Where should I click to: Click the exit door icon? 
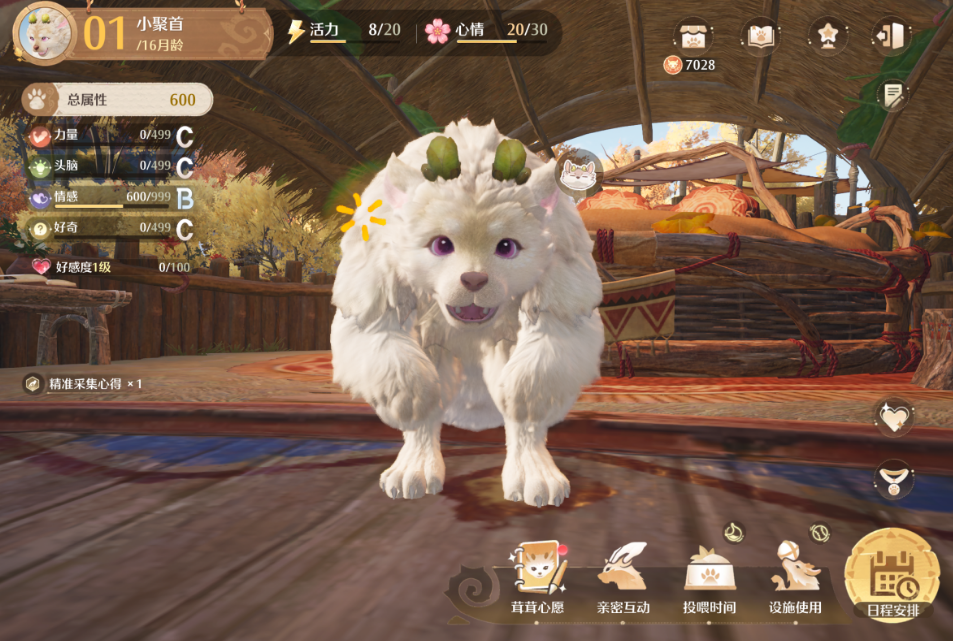click(891, 35)
